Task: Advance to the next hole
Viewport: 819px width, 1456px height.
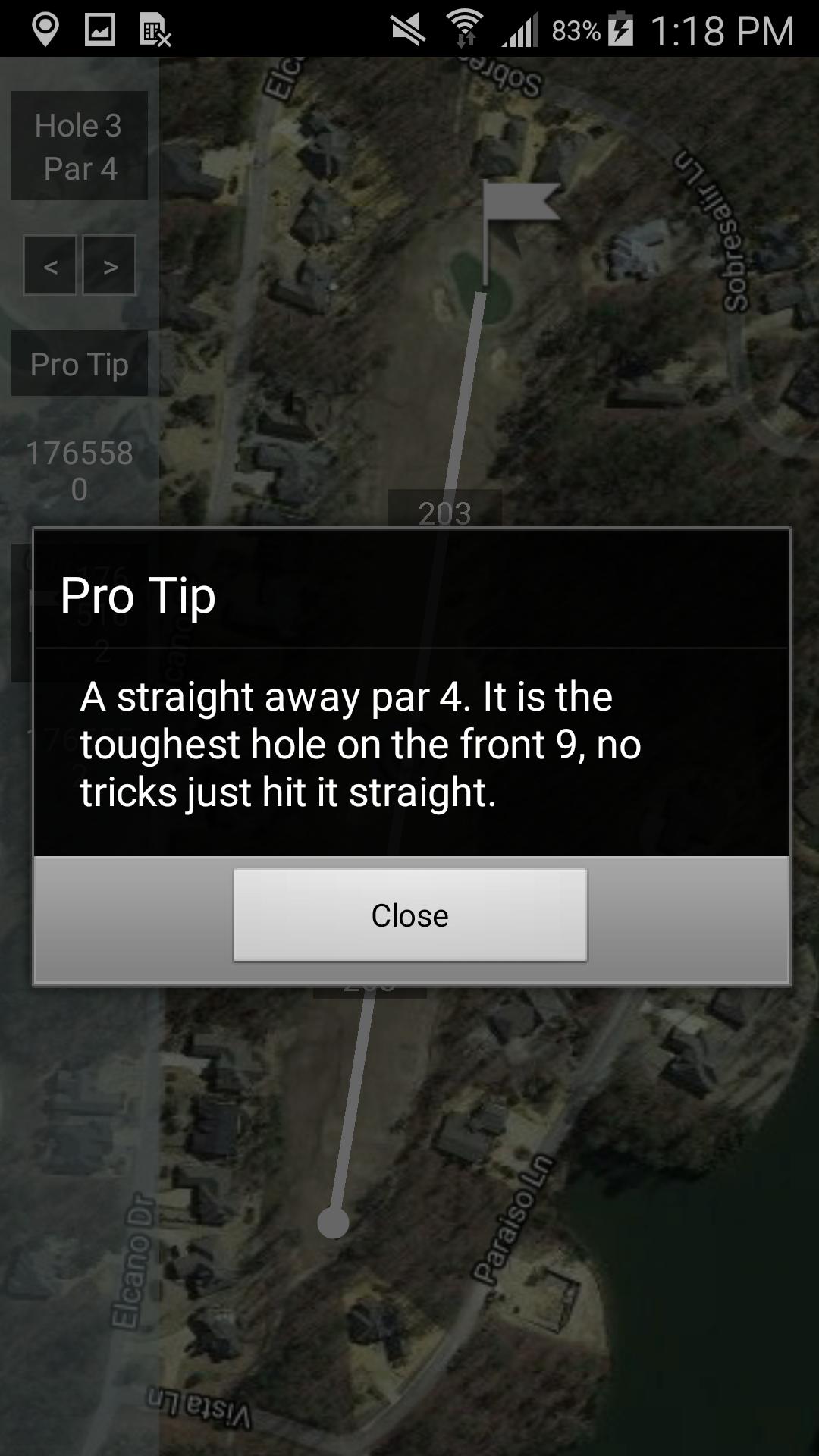Action: click(x=110, y=265)
